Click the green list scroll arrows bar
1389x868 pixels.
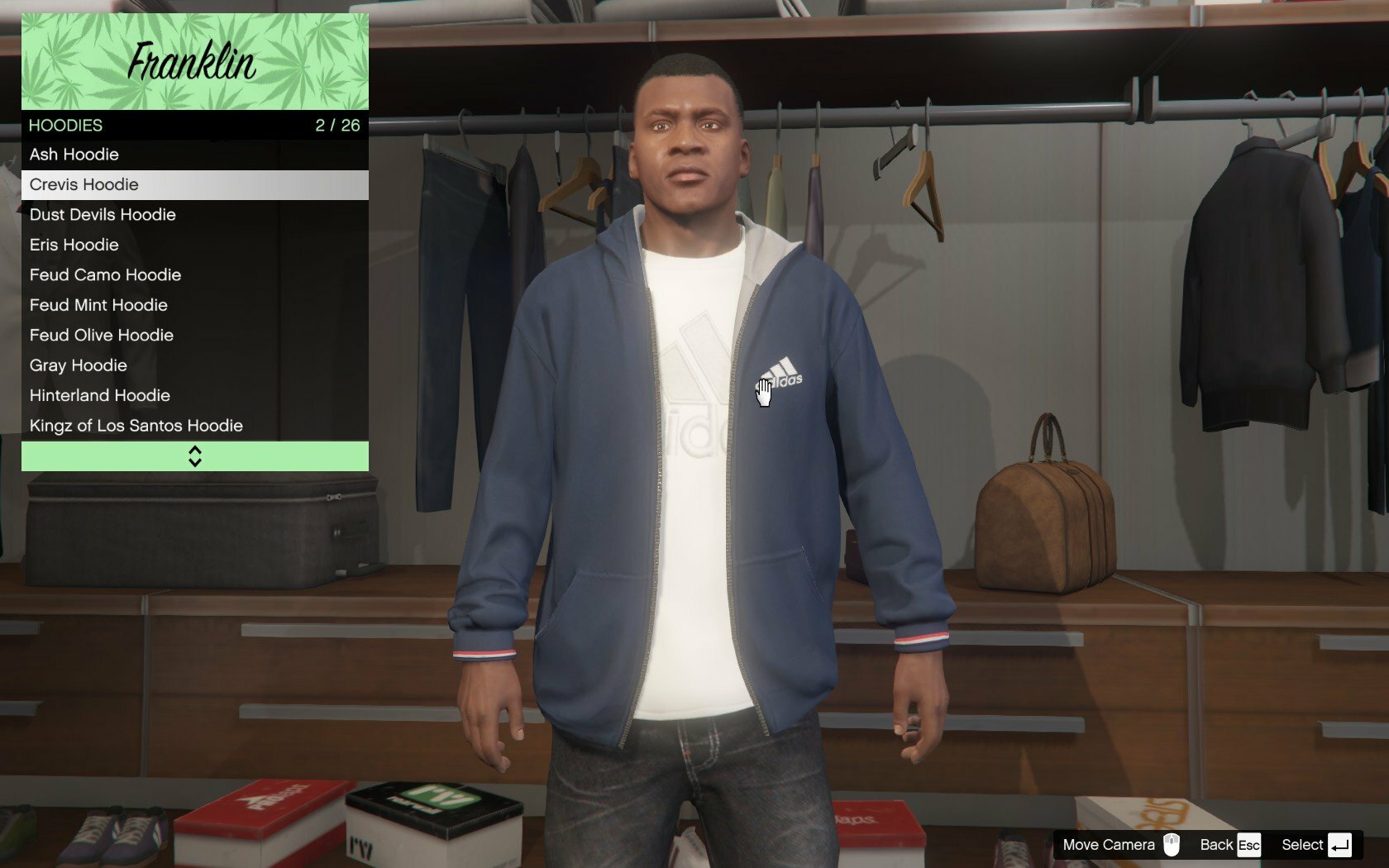pyautogui.click(x=194, y=456)
